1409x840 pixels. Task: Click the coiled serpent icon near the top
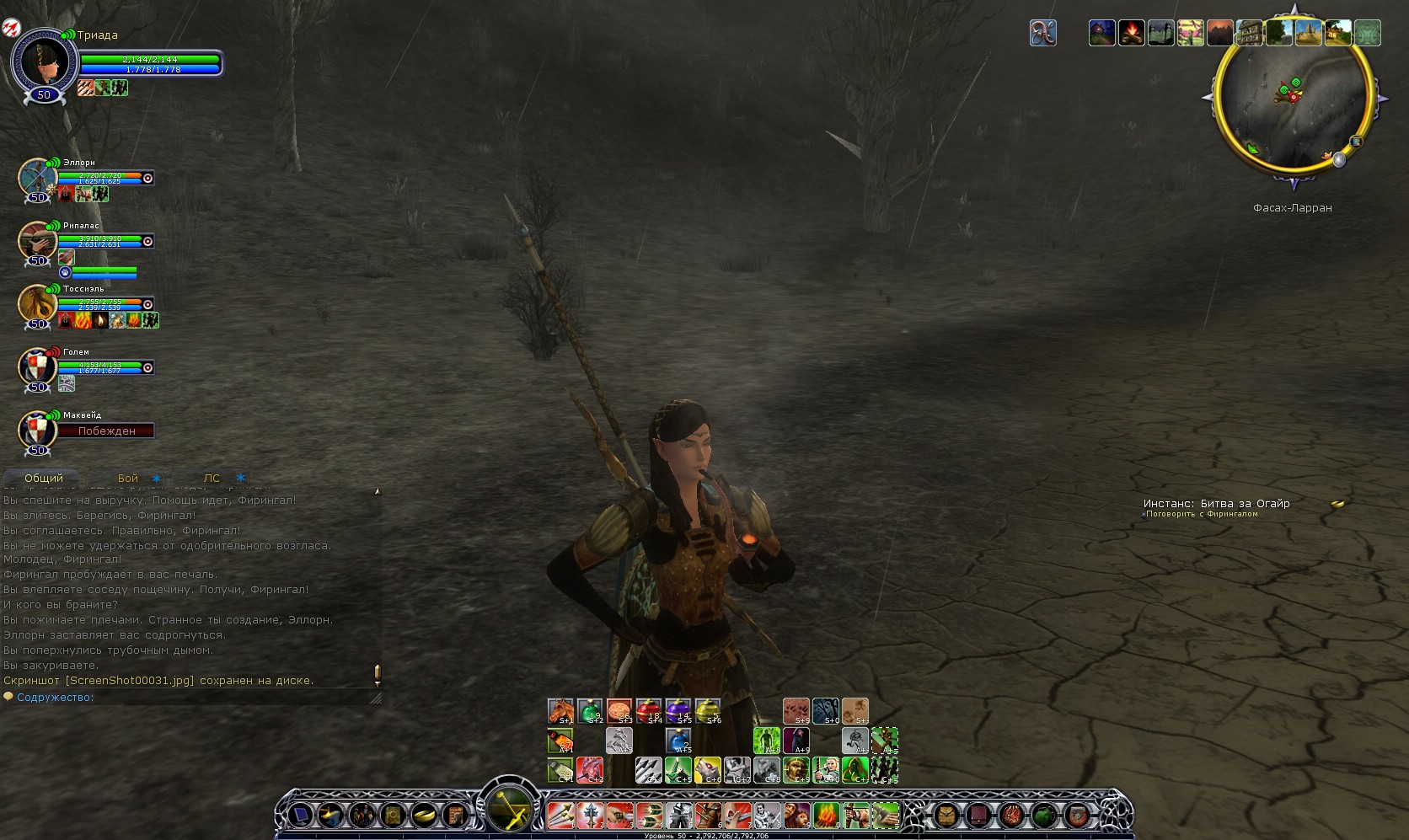click(x=1042, y=33)
